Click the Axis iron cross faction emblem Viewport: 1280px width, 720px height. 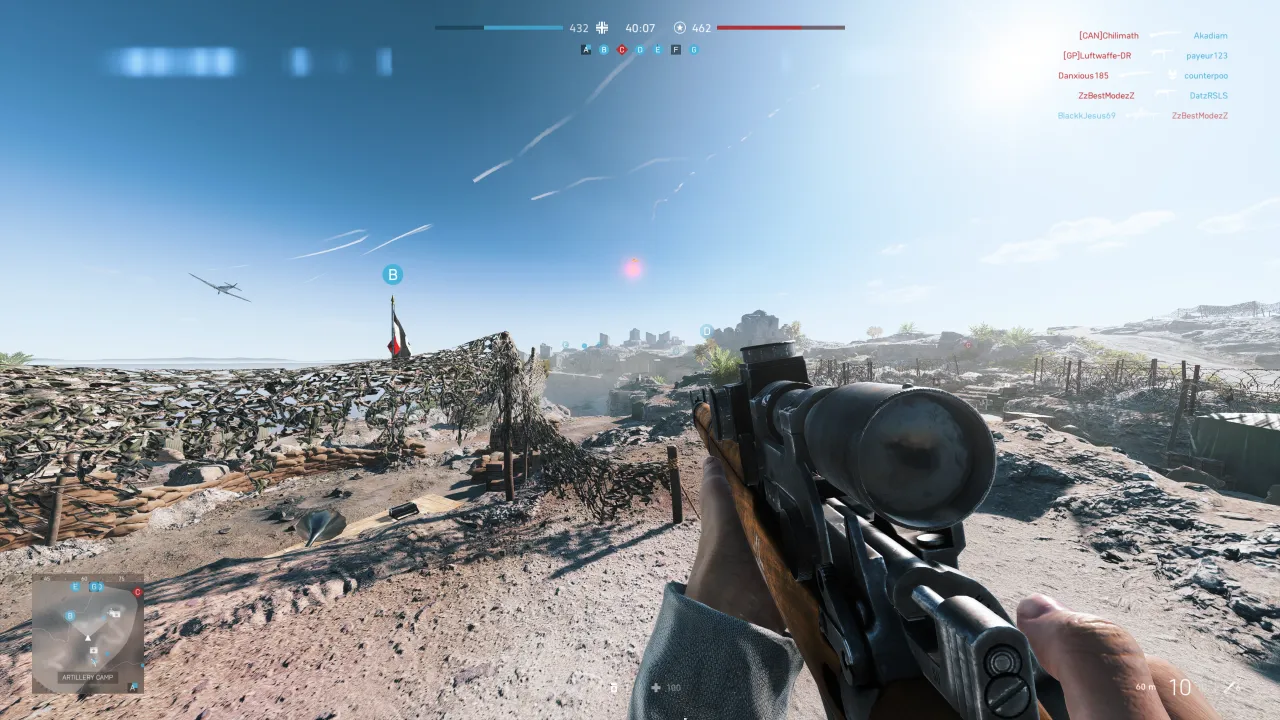602,28
